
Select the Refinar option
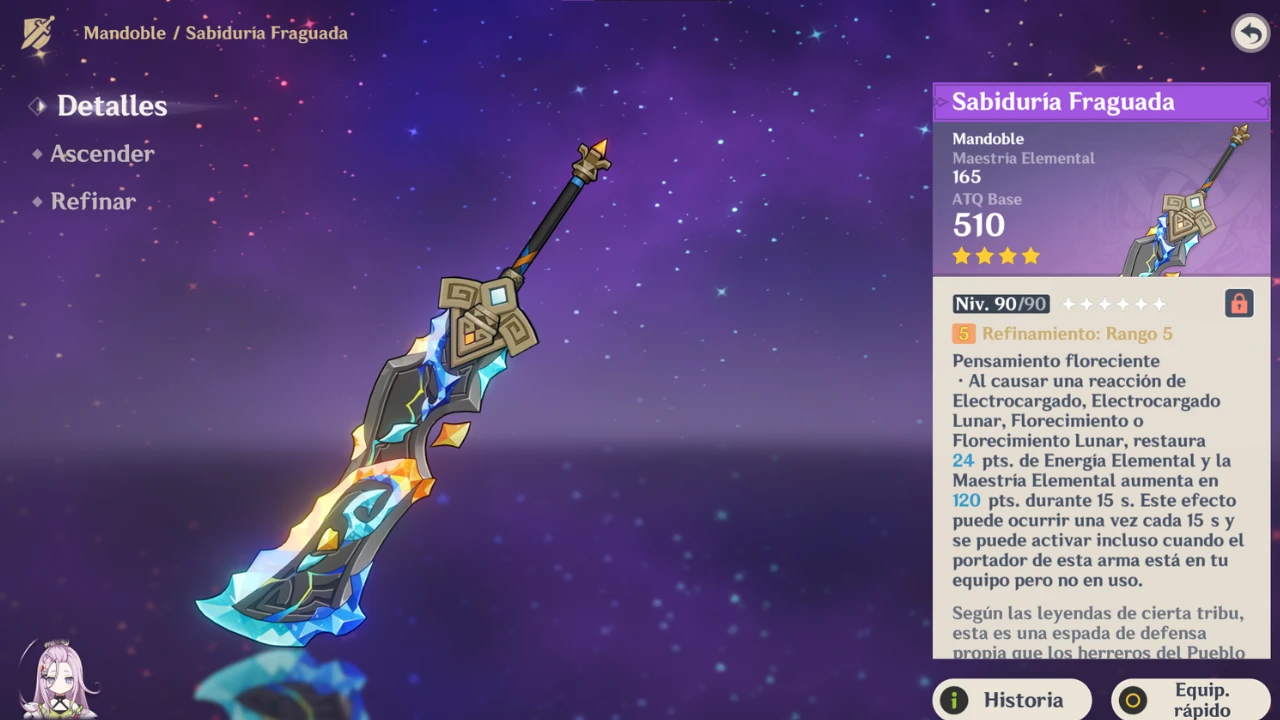(x=92, y=202)
